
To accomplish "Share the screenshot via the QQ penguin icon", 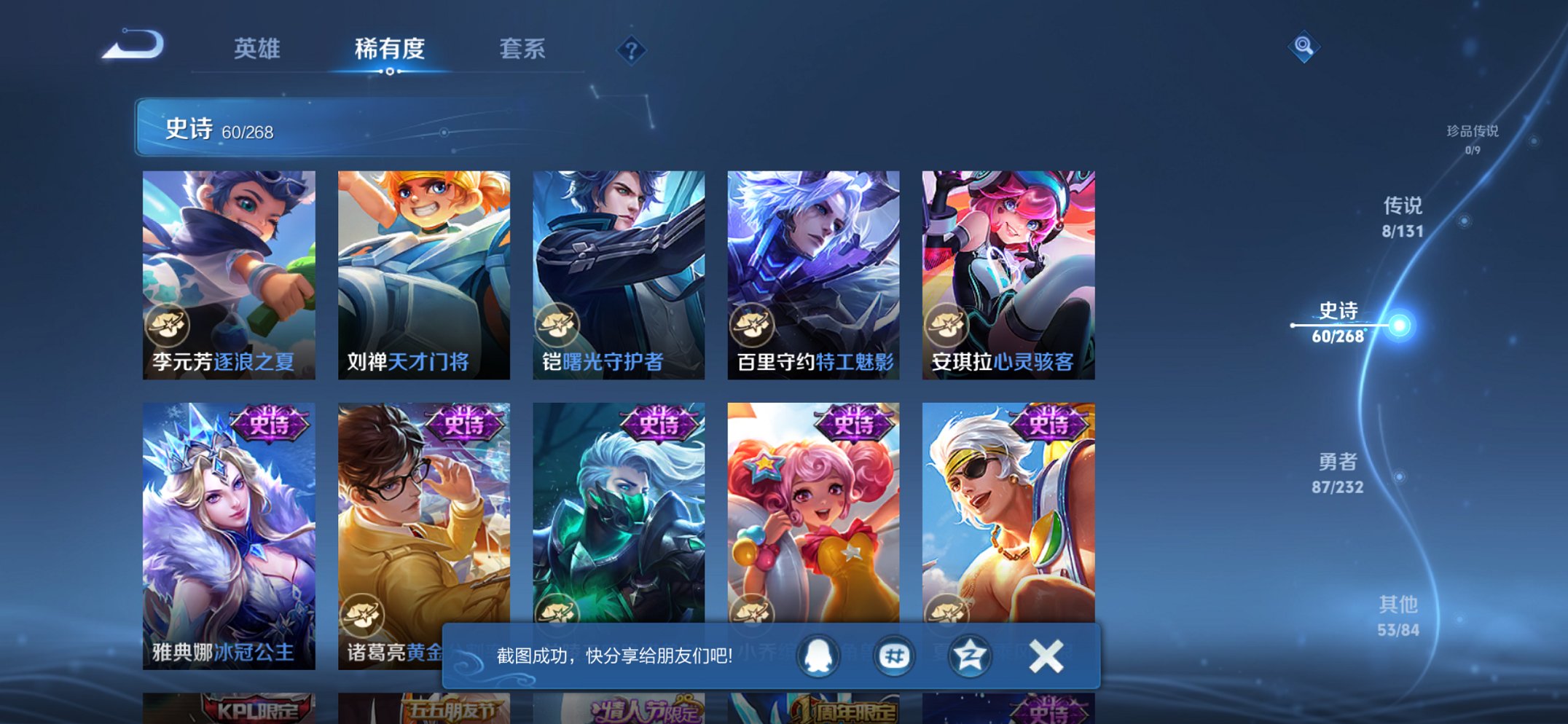I will tap(817, 655).
